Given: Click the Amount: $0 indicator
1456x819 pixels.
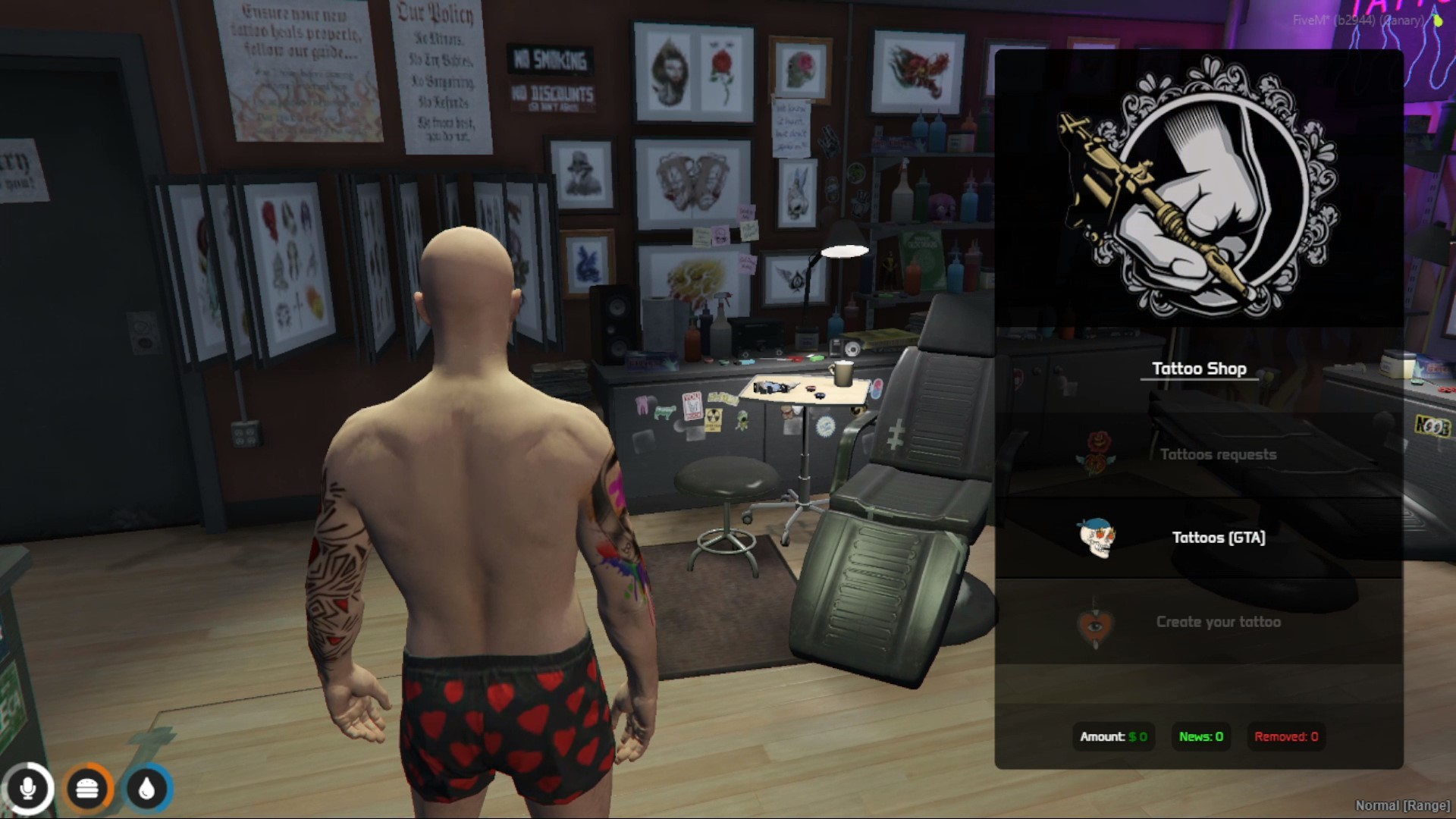Looking at the screenshot, I should click(1113, 736).
